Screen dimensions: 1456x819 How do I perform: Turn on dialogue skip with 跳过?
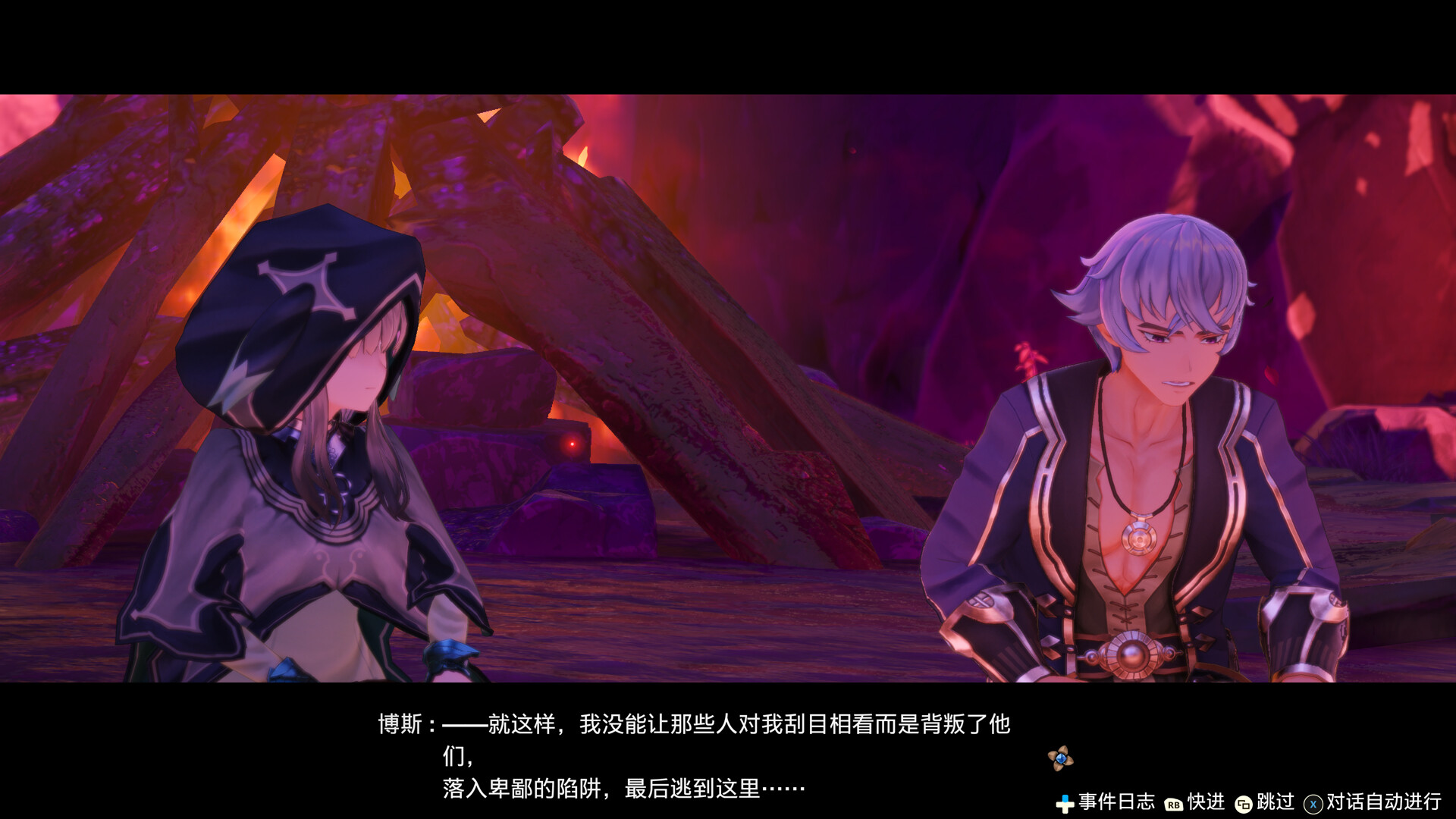point(1275,801)
